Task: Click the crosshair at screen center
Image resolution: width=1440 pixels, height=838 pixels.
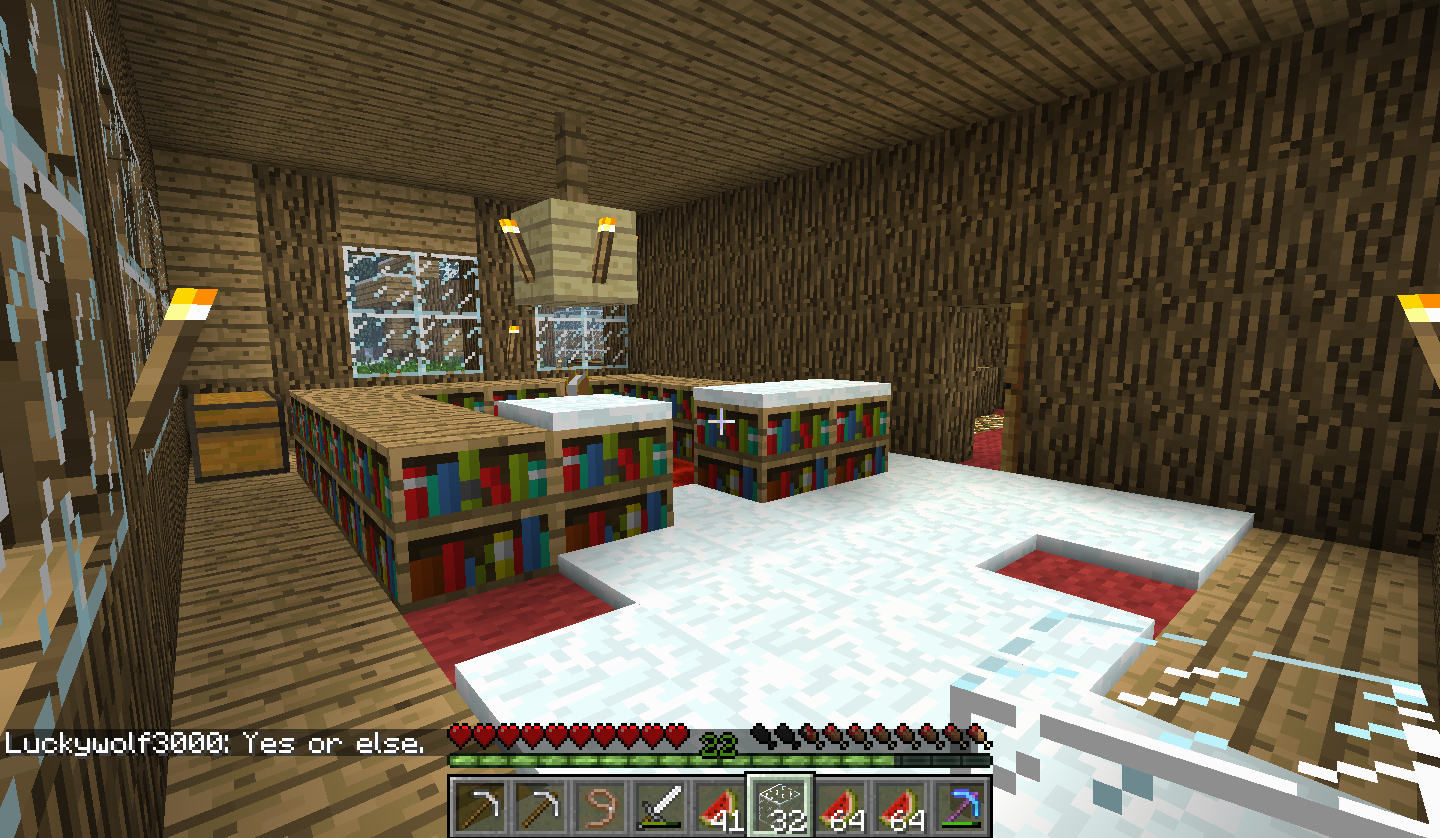Action: [x=722, y=422]
